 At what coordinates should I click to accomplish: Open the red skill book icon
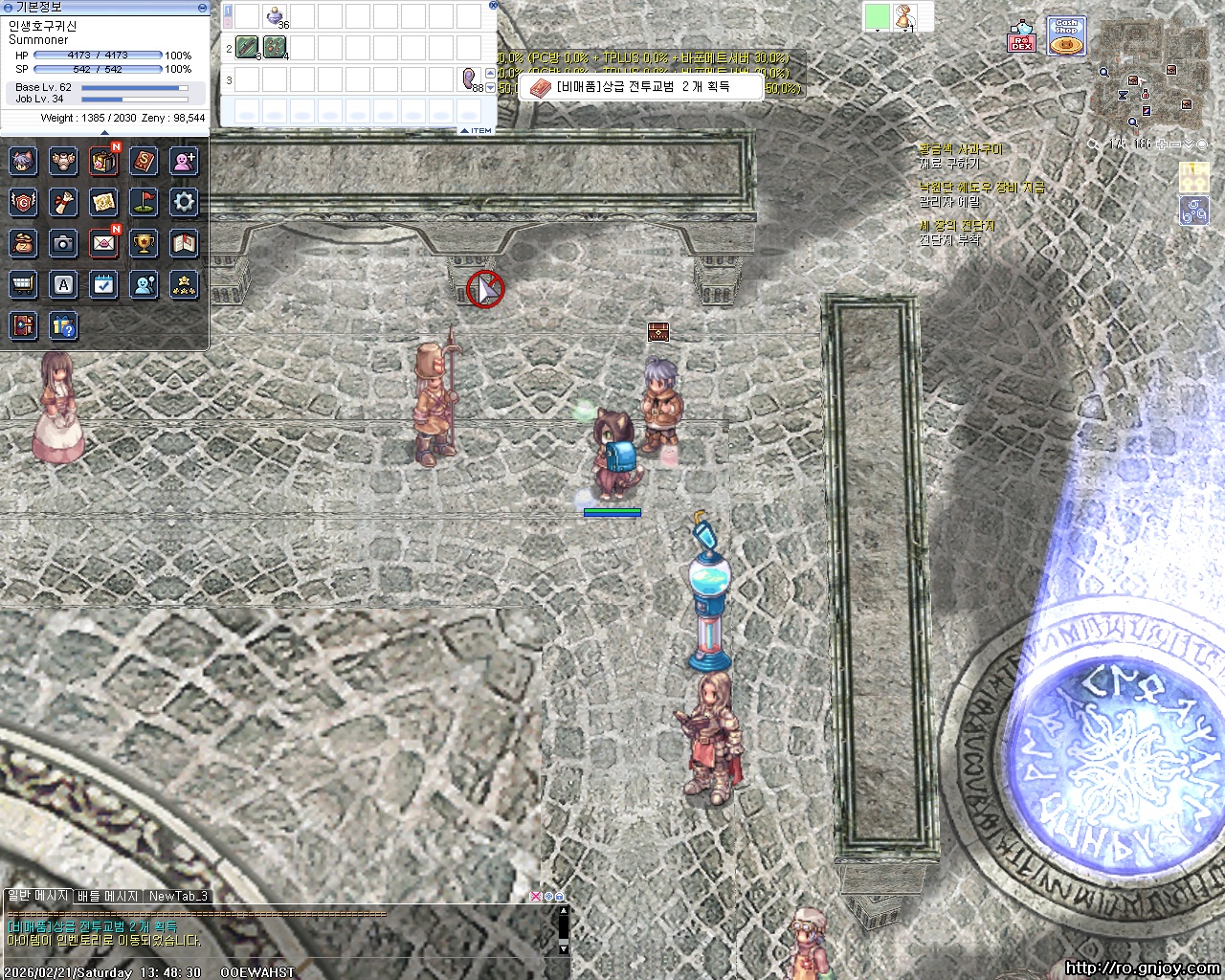pyautogui.click(x=144, y=161)
